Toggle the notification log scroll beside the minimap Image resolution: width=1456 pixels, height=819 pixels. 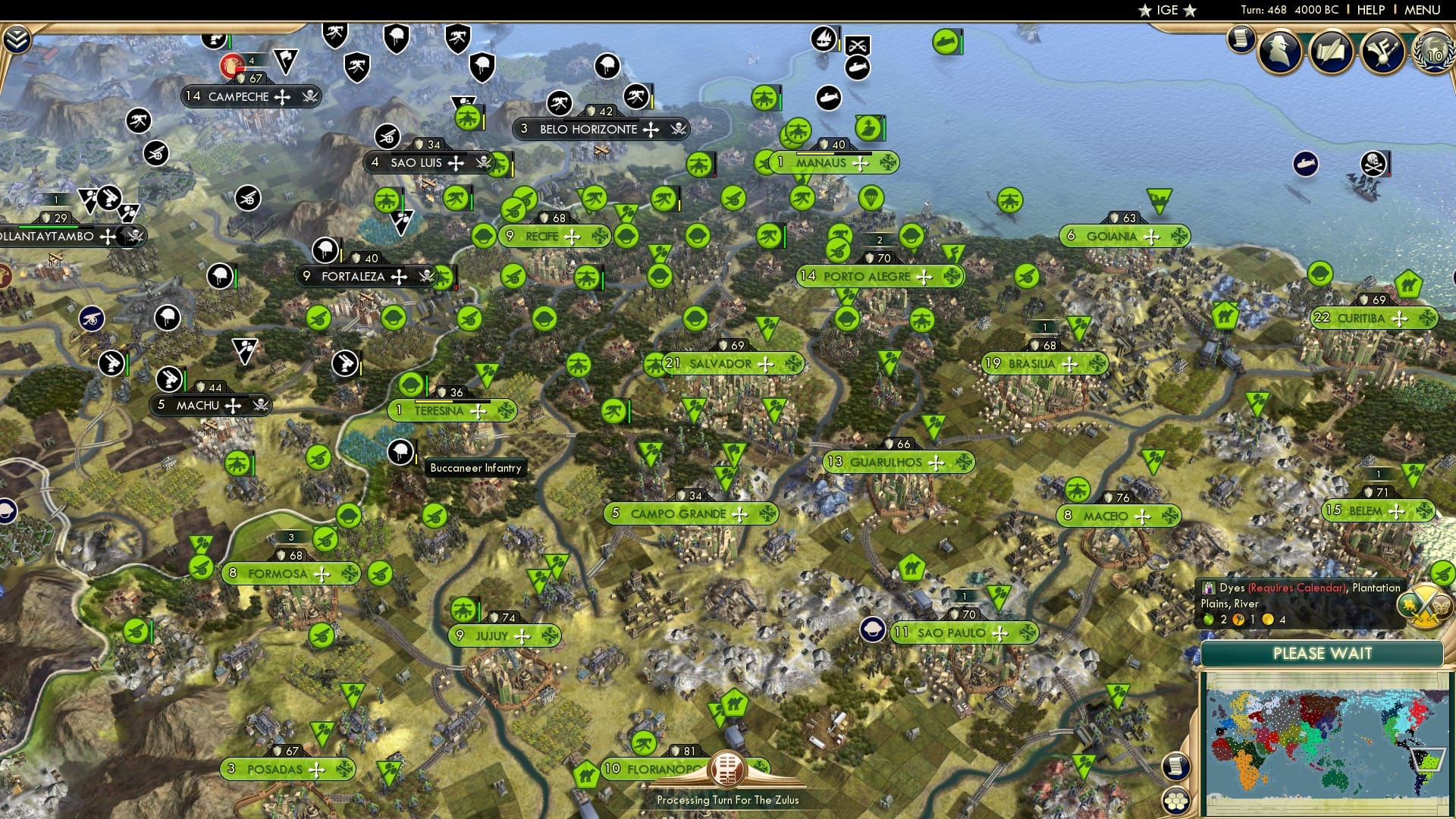(x=1178, y=767)
